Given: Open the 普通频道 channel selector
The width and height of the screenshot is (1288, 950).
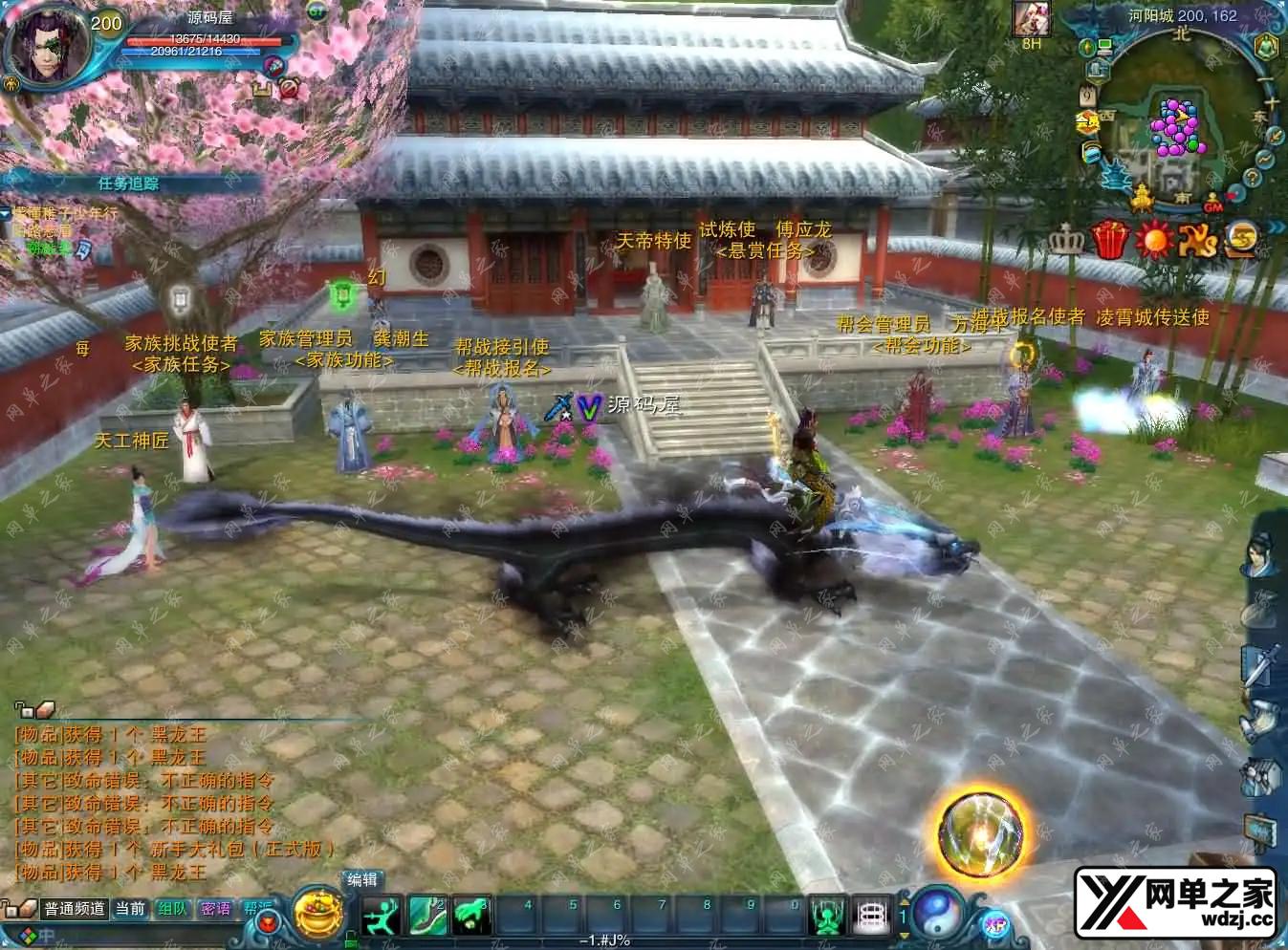Looking at the screenshot, I should tap(74, 909).
